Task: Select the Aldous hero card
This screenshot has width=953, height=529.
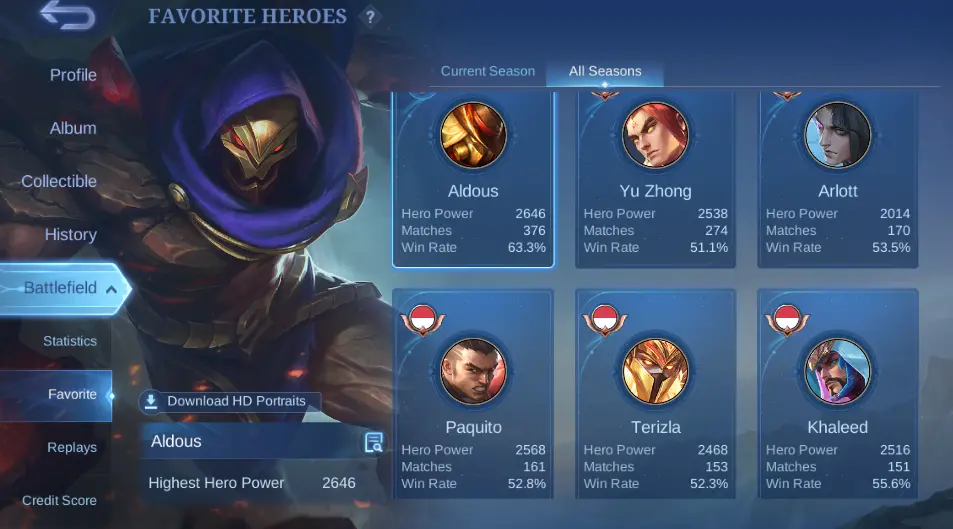Action: point(473,180)
